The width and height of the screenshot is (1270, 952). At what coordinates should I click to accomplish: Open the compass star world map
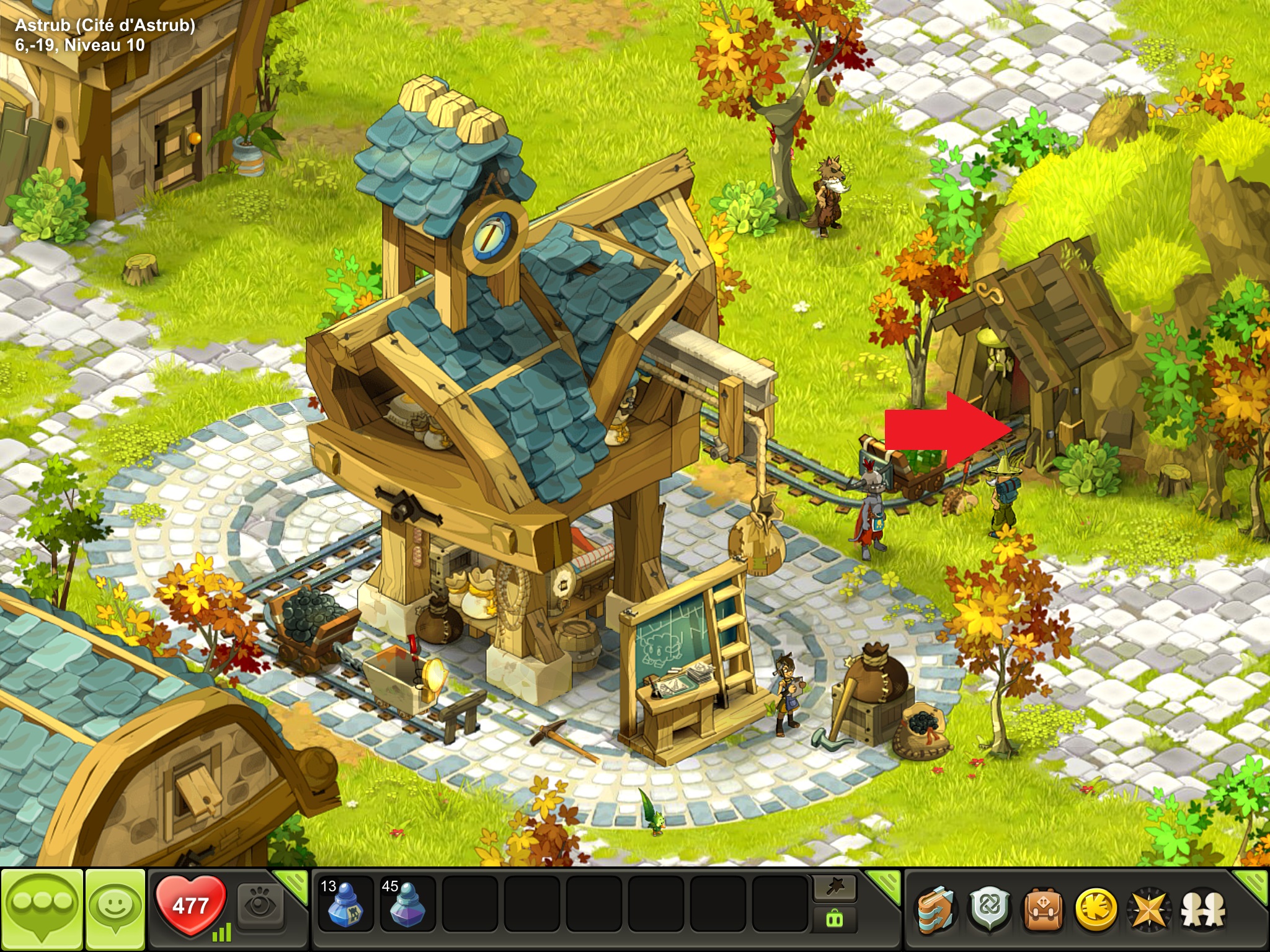click(1148, 910)
